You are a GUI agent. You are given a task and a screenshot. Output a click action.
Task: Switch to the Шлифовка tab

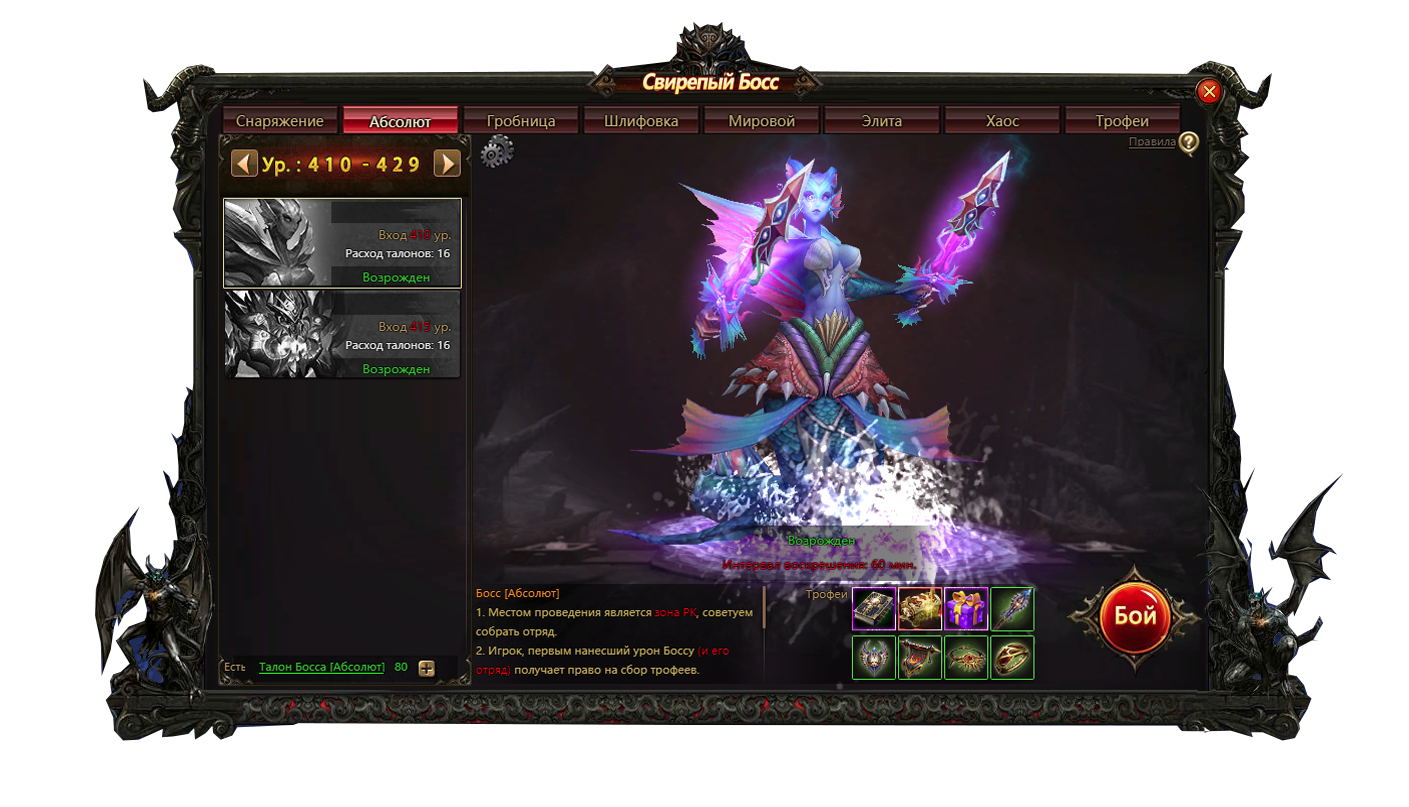641,121
